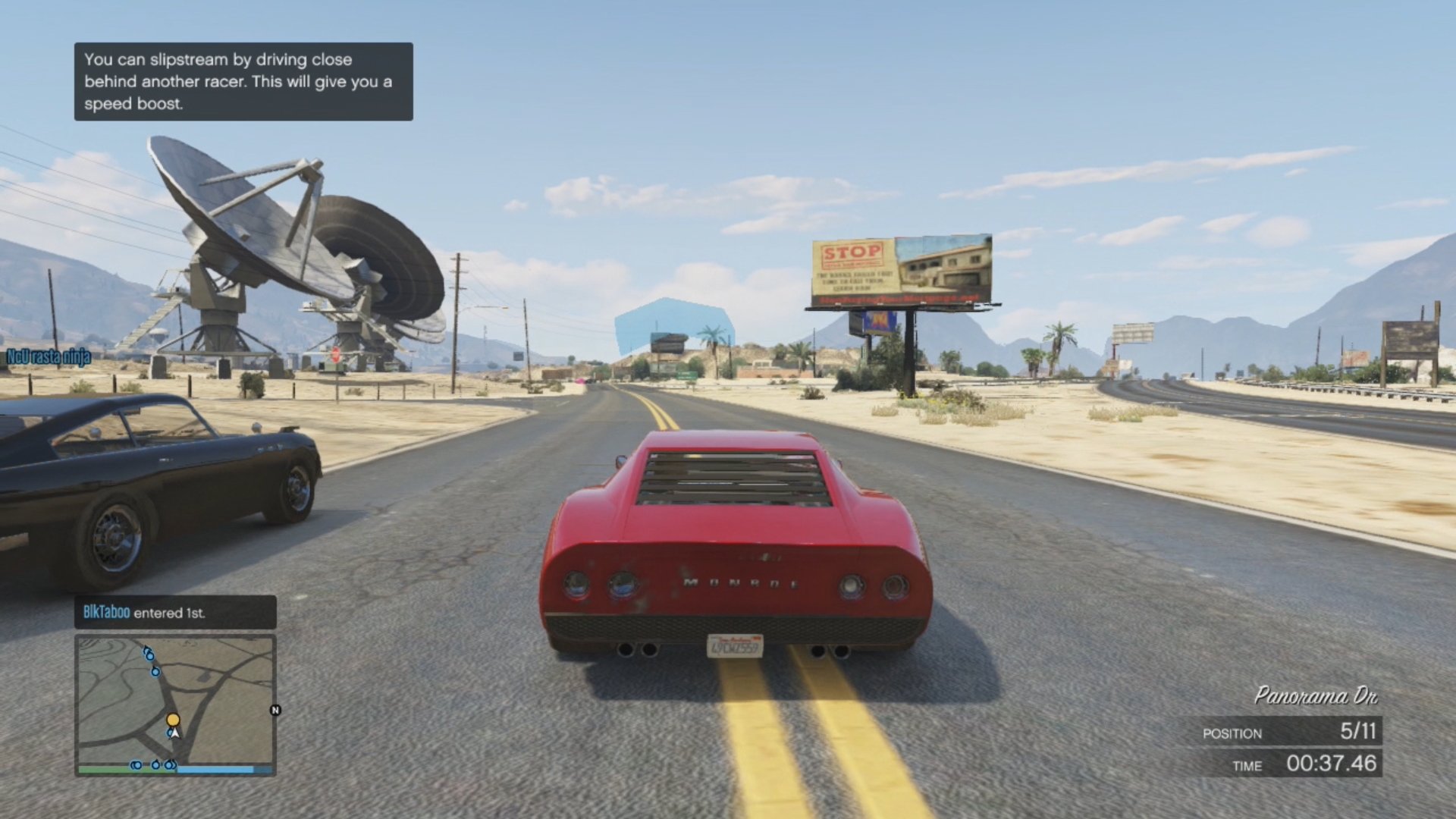Click a blue racer blip on the minimap
Screen dimensions: 1456x819
click(x=155, y=672)
